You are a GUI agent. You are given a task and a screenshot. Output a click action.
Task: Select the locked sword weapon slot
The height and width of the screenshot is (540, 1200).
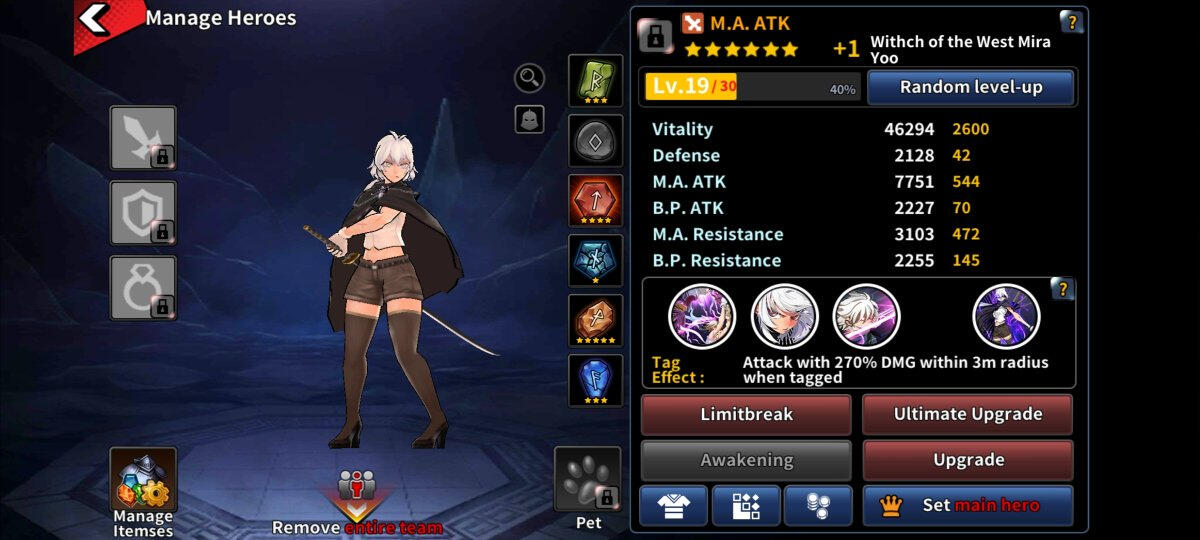(143, 138)
